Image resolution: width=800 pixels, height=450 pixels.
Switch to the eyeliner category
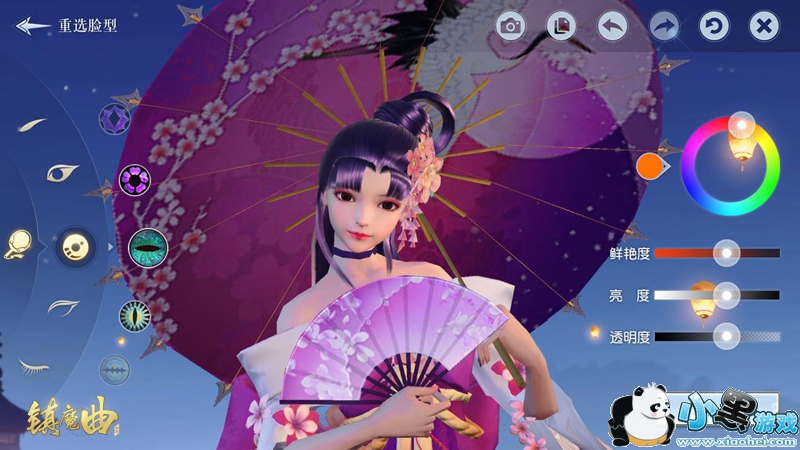point(62,305)
